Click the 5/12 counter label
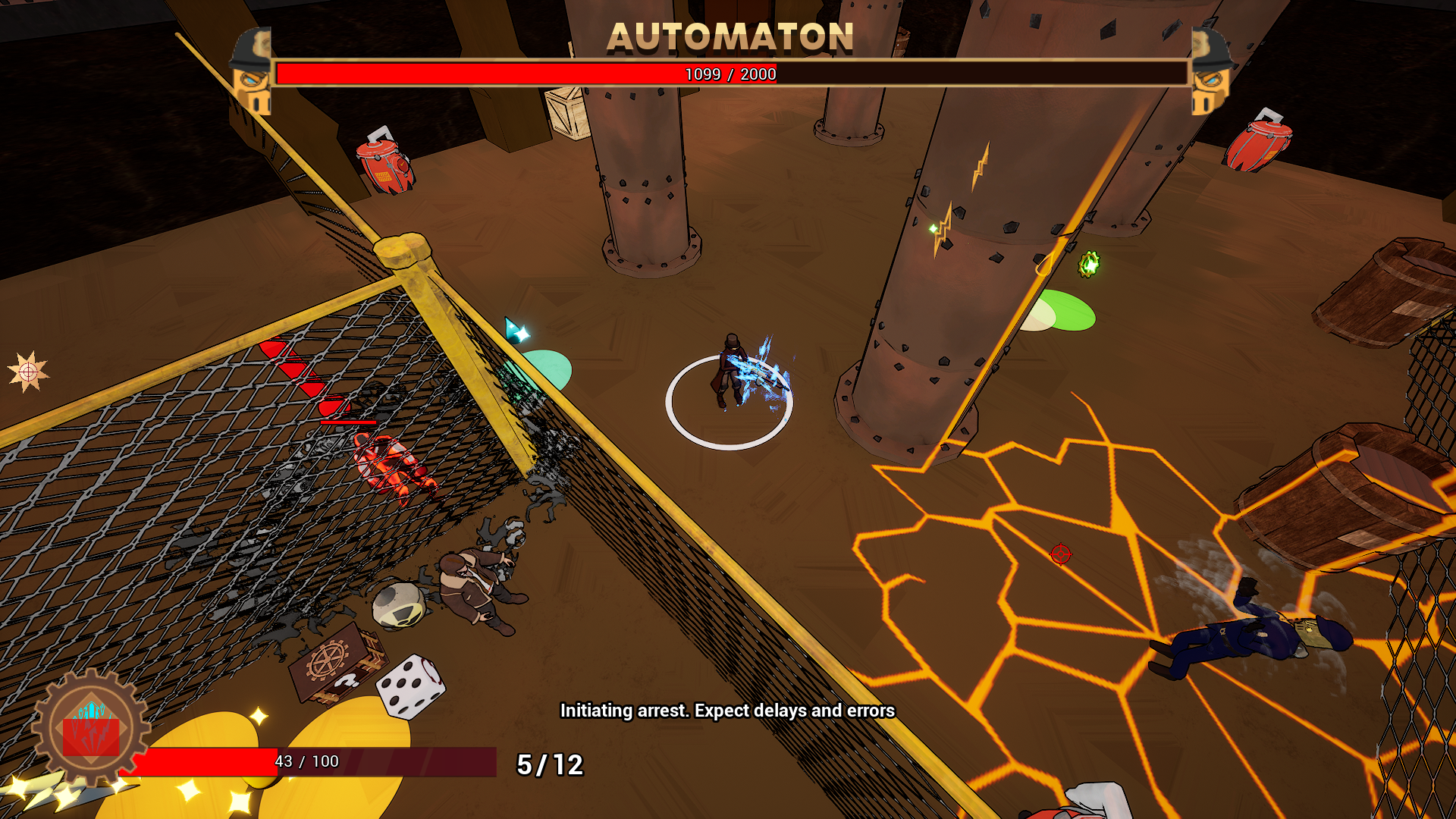This screenshot has width=1456, height=819. 549,766
